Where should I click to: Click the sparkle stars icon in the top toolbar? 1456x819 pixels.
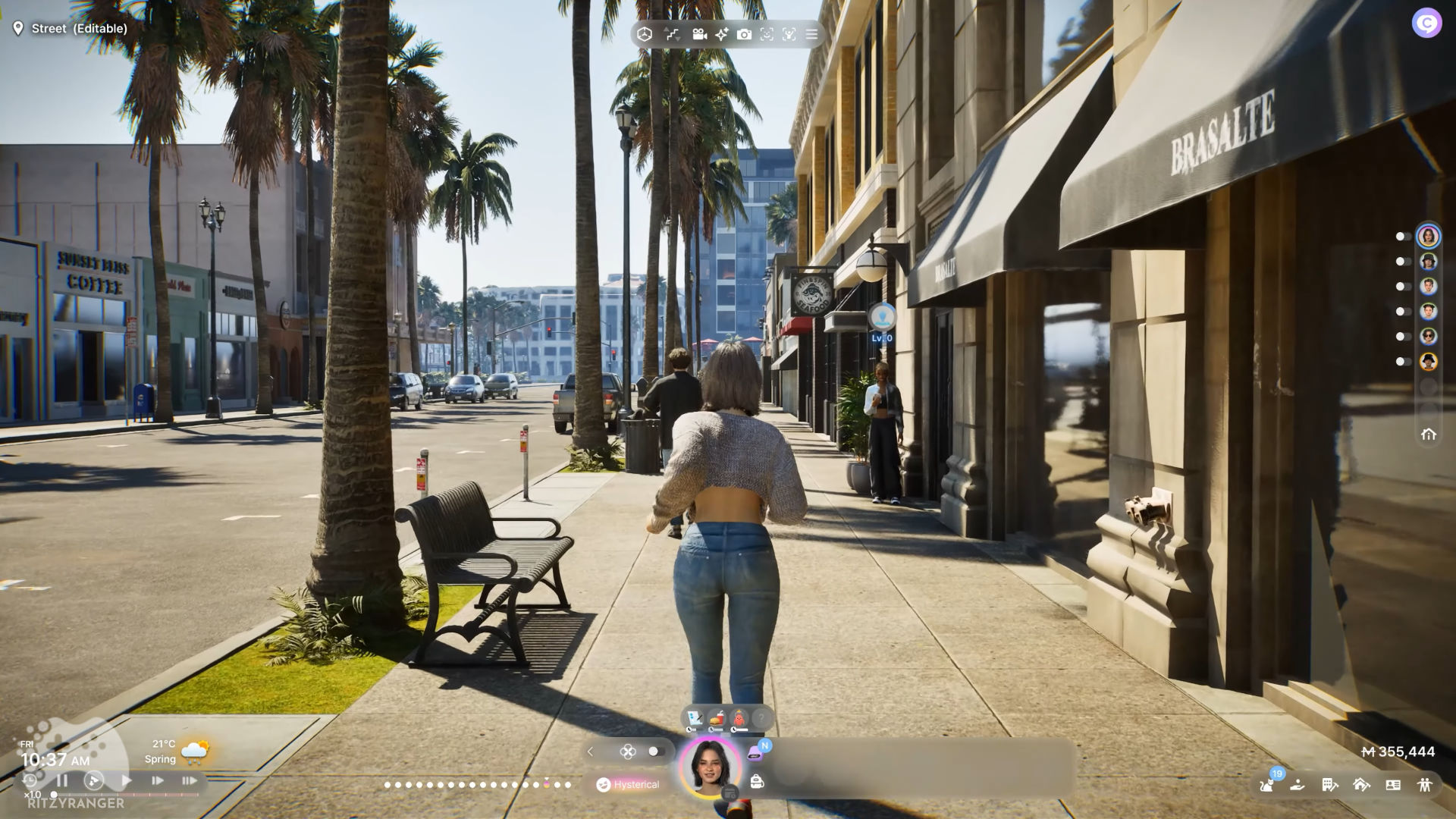click(721, 34)
